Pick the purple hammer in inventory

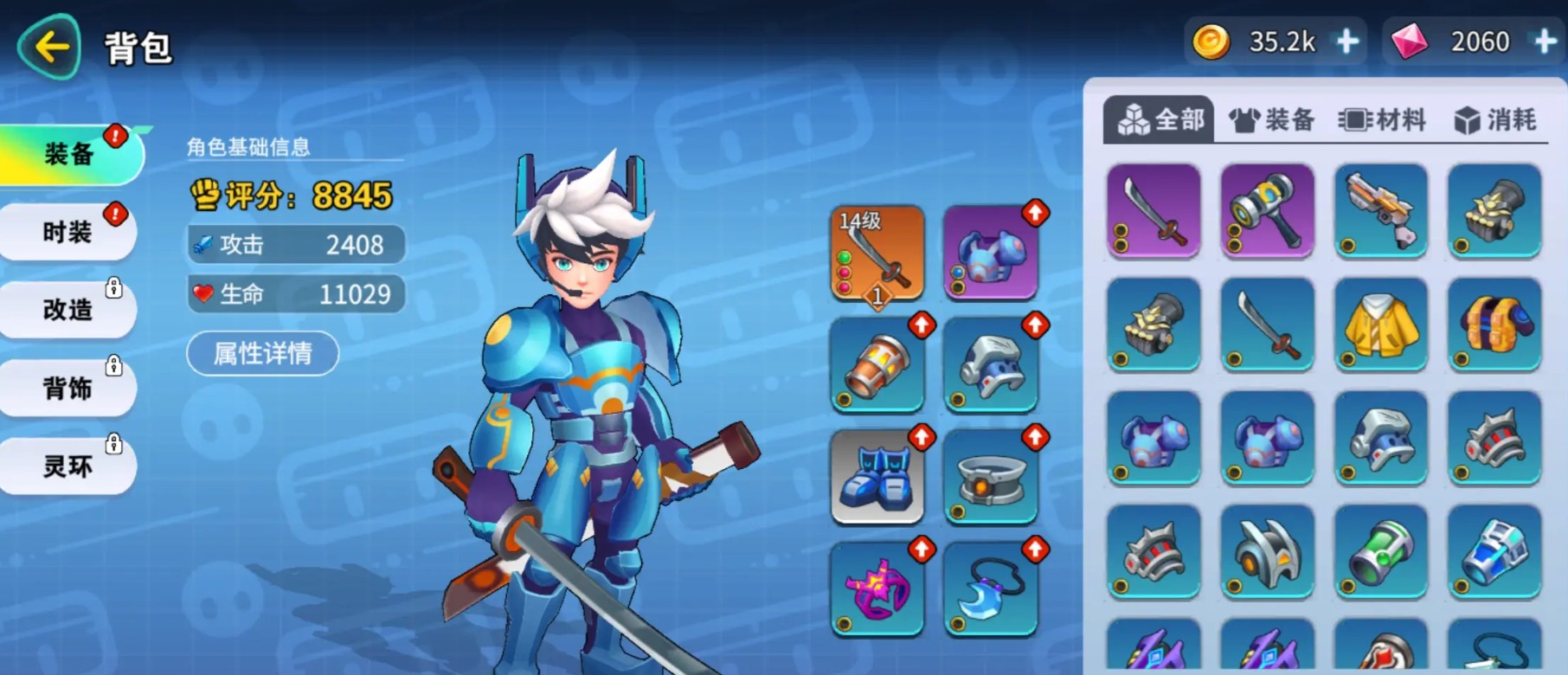pyautogui.click(x=1268, y=210)
